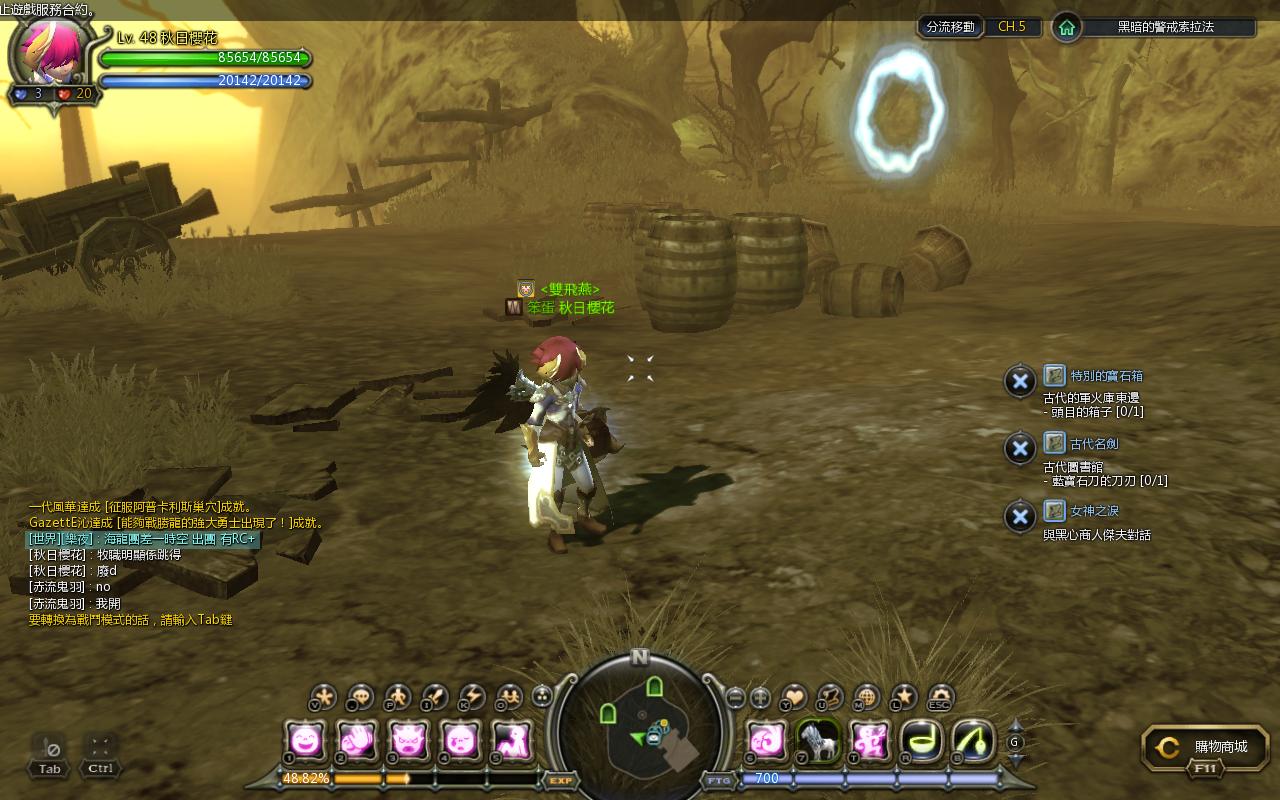Viewport: 1280px width, 800px height.
Task: Open the minimap in the bottom bar
Action: [x=640, y=725]
